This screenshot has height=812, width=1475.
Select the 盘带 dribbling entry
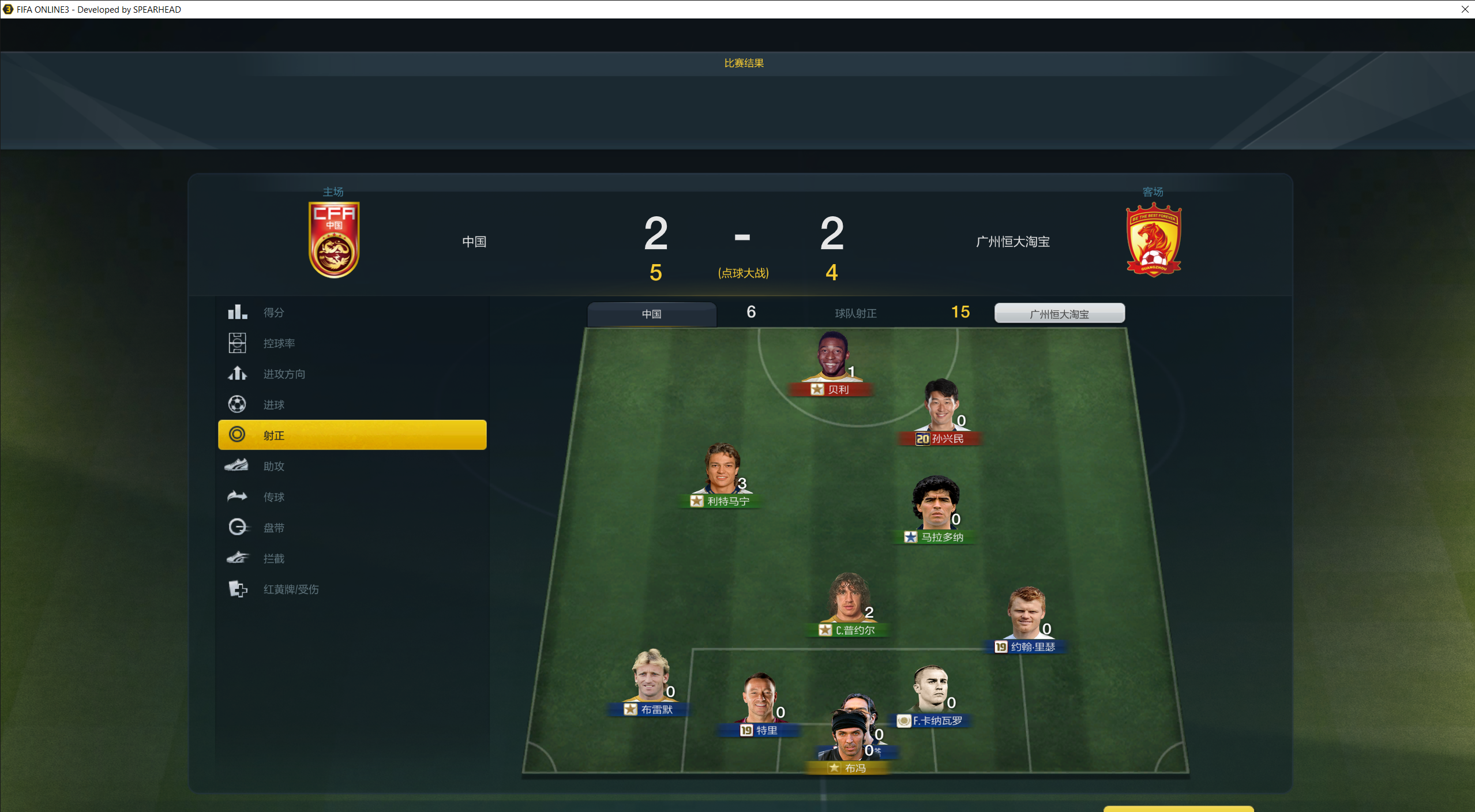(x=273, y=528)
